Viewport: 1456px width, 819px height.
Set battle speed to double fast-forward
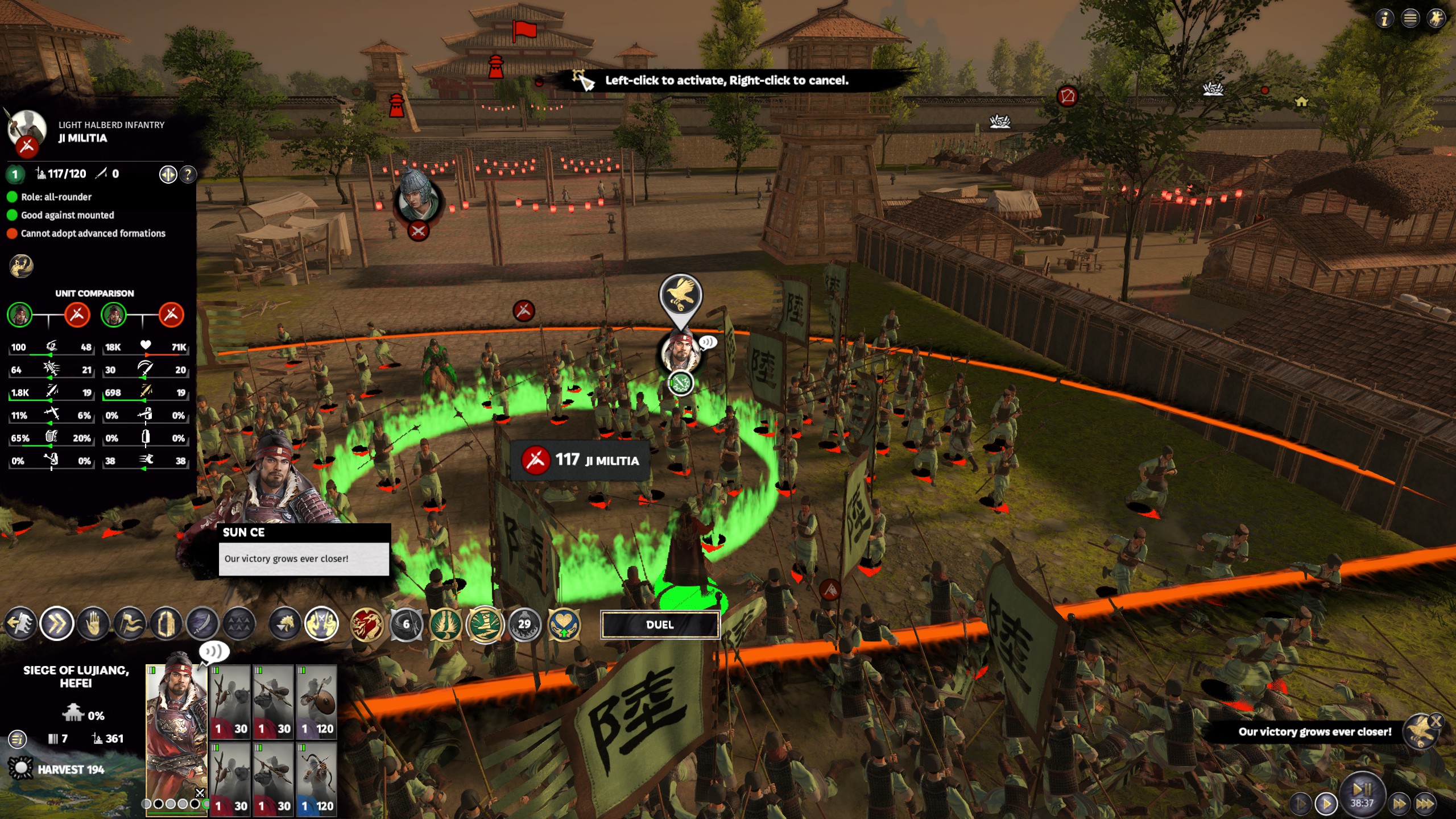point(1399,804)
